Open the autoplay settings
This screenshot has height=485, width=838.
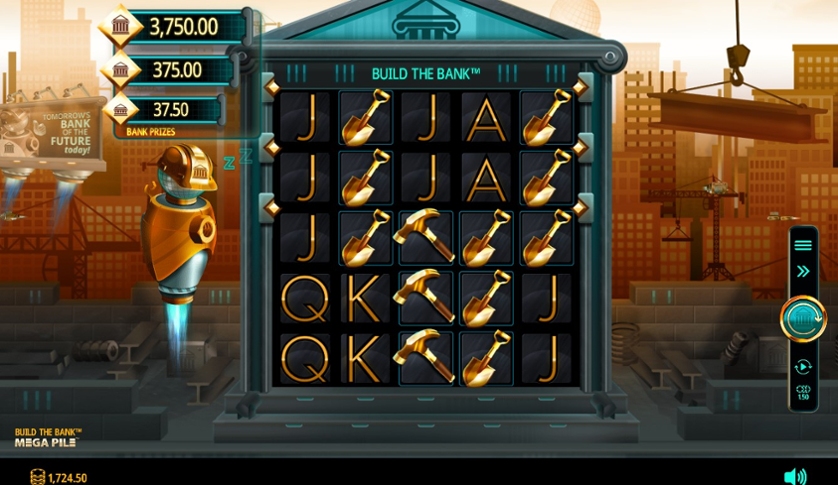tap(802, 367)
